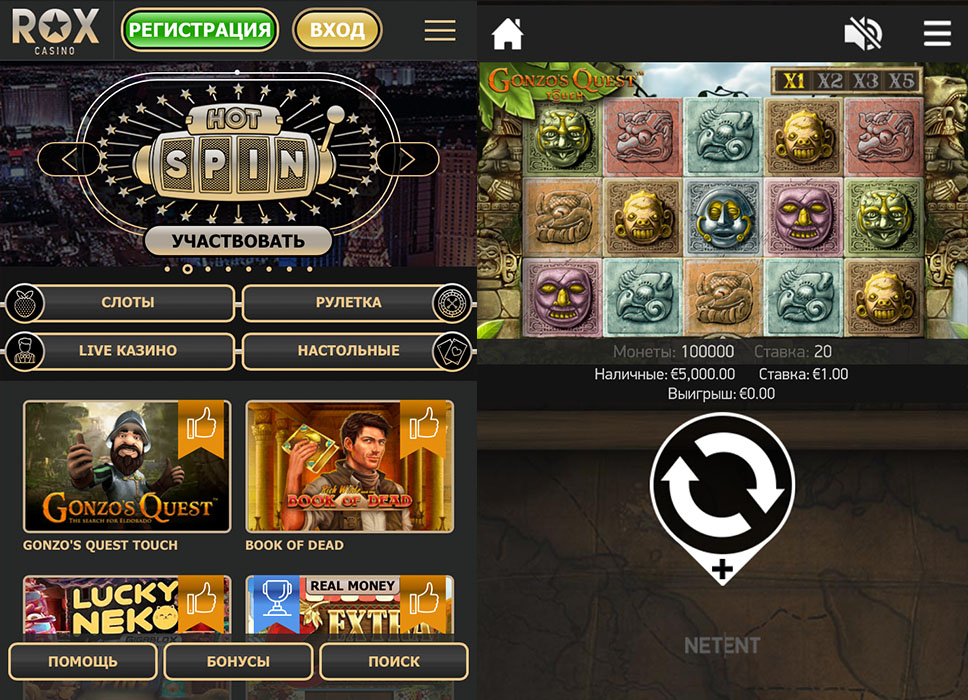Choose the Live Казино category

click(127, 351)
